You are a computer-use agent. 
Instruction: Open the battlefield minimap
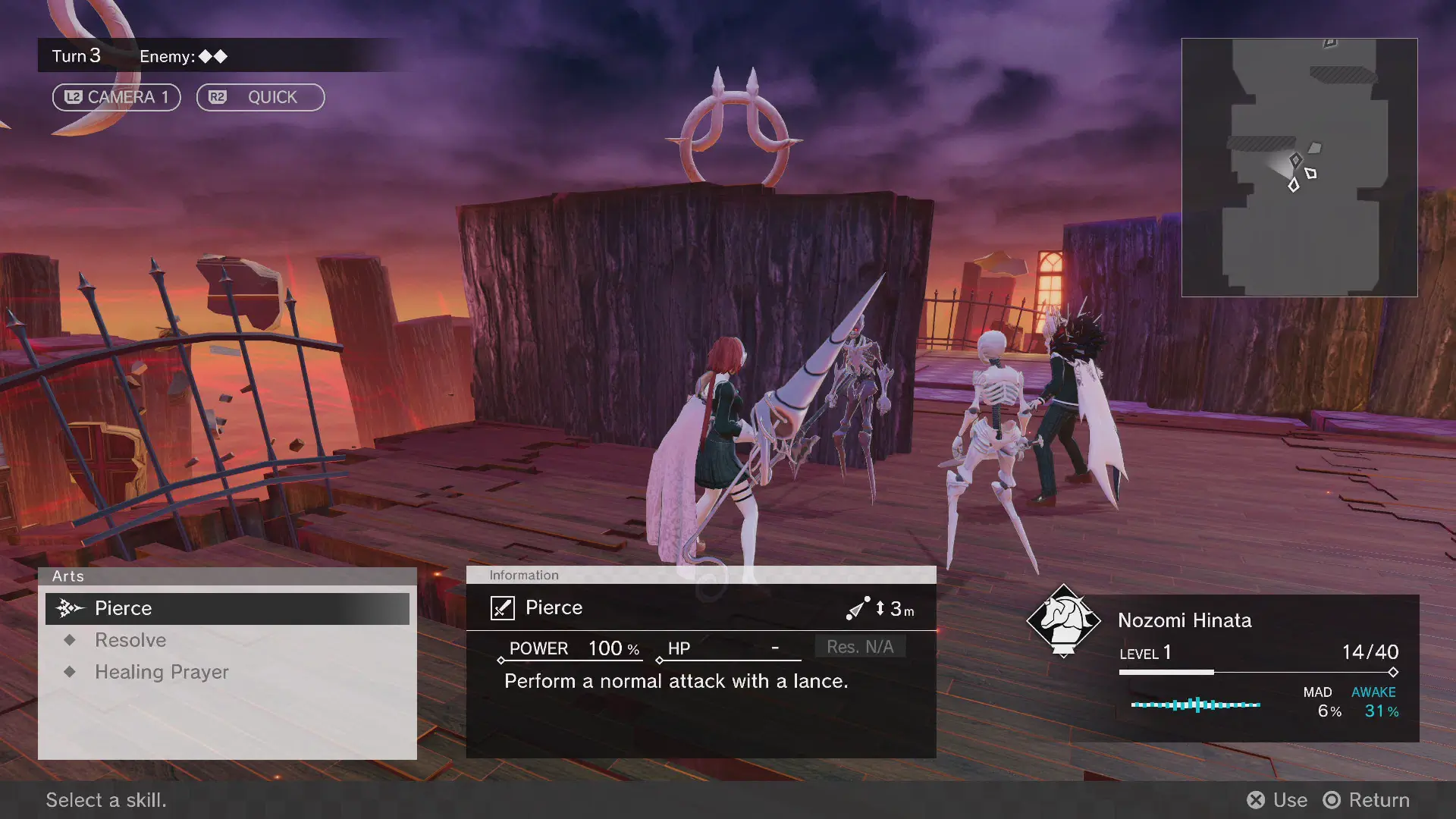pyautogui.click(x=1299, y=168)
